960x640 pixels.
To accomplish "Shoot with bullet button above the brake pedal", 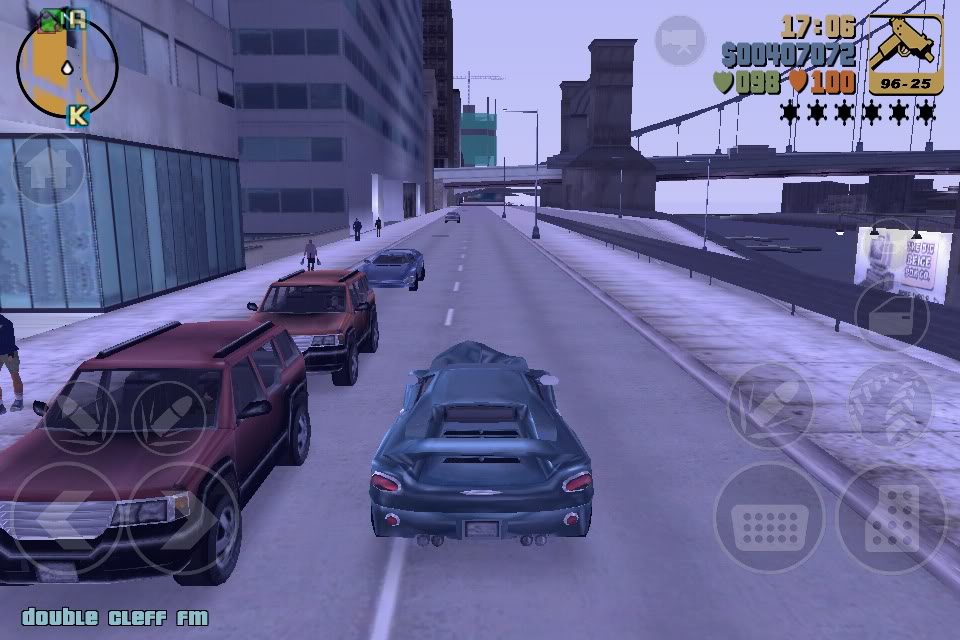I will (x=770, y=403).
